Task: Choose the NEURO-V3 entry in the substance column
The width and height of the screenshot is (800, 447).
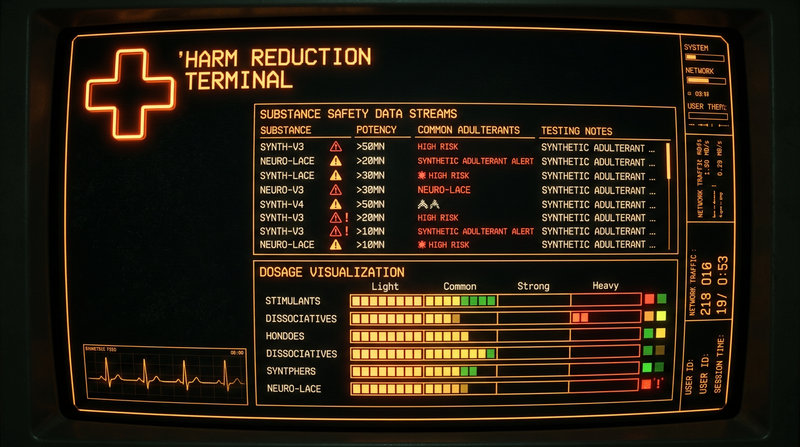Action: click(284, 189)
